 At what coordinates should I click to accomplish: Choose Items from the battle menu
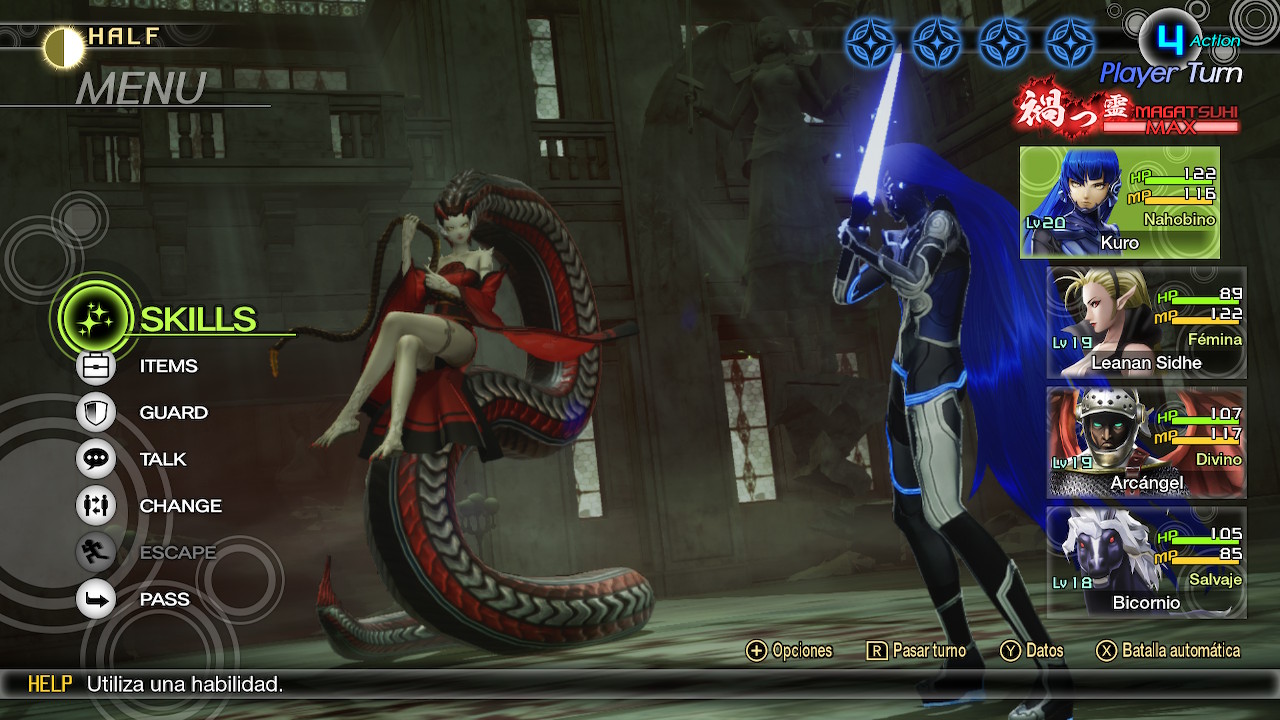(x=168, y=366)
